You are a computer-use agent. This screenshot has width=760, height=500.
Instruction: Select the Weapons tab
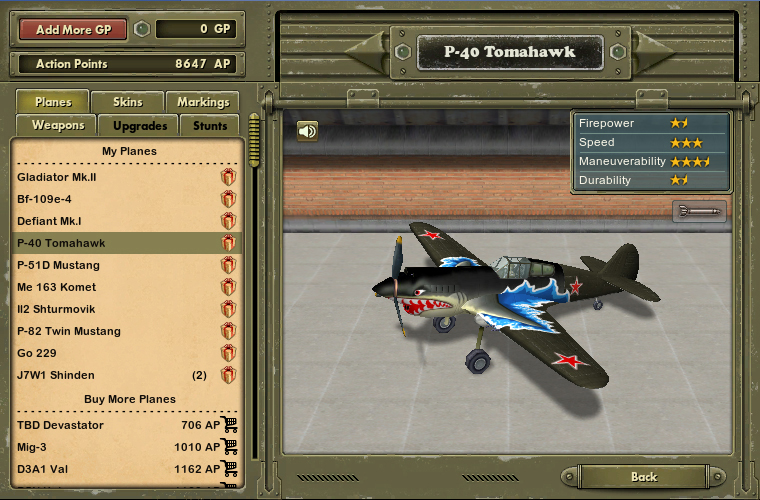pos(57,125)
